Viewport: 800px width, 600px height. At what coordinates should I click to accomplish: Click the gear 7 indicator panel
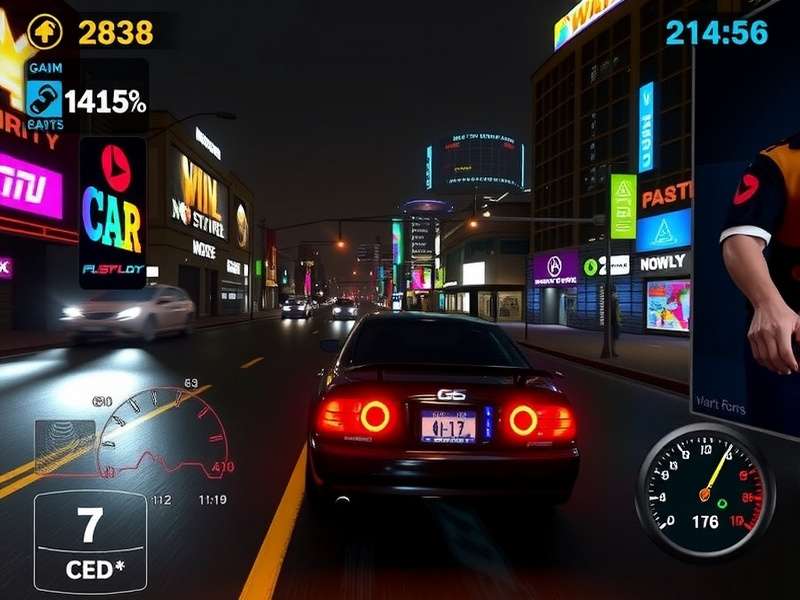[90, 541]
